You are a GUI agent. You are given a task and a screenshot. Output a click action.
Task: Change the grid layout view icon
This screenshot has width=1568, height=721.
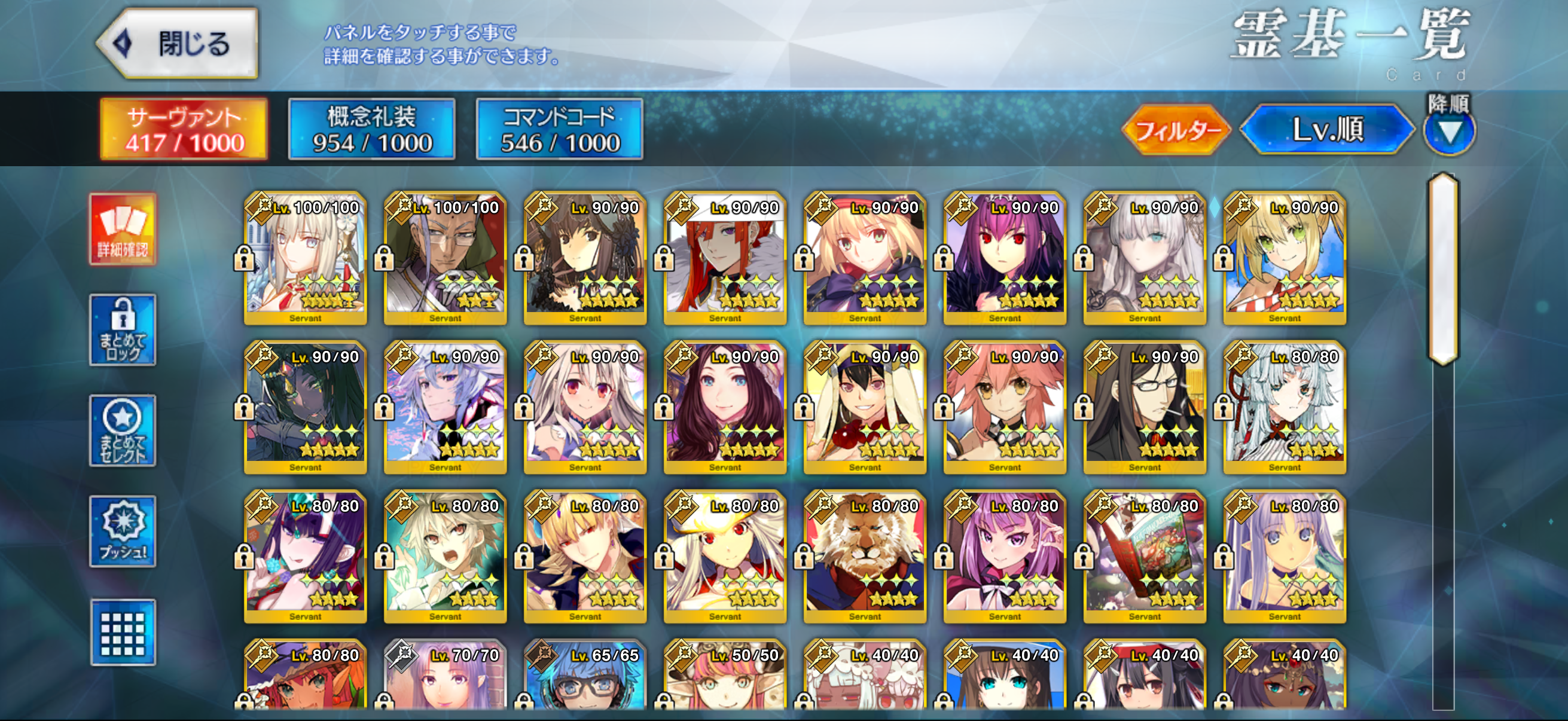coord(123,632)
